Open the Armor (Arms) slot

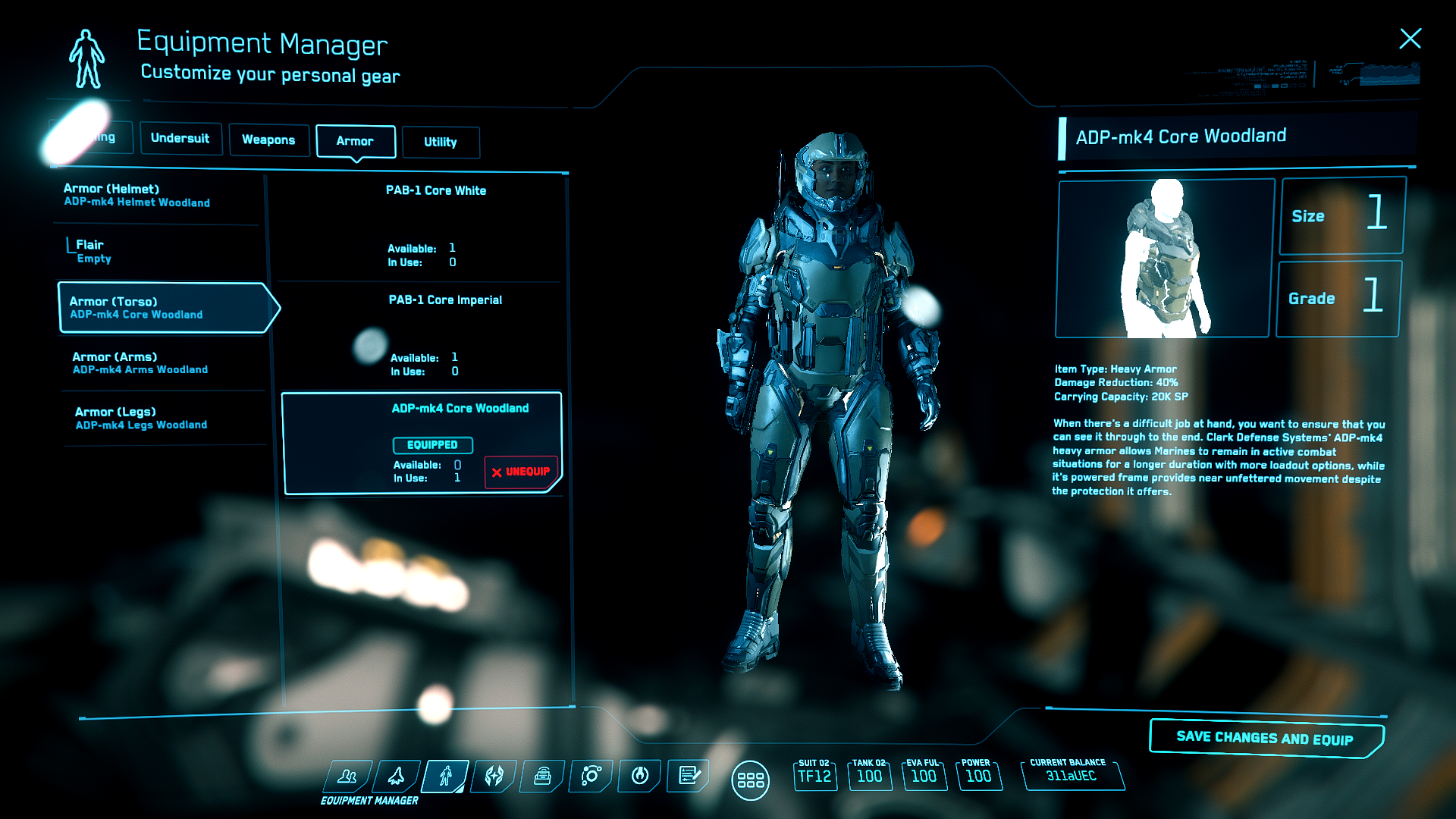click(x=140, y=363)
